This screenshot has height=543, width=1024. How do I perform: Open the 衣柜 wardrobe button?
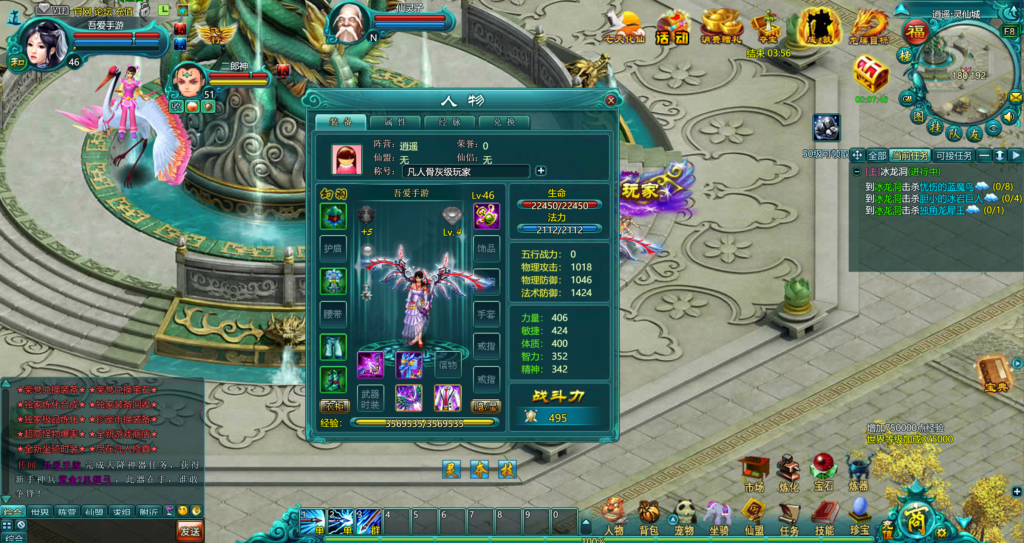click(x=334, y=407)
